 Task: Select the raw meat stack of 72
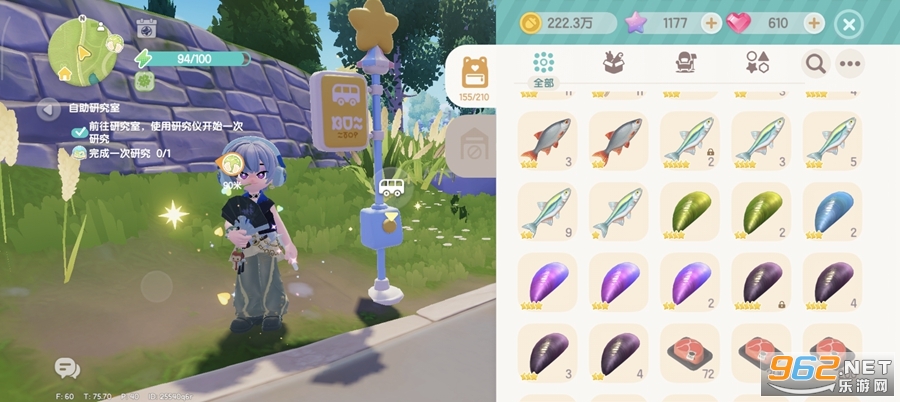(690, 354)
